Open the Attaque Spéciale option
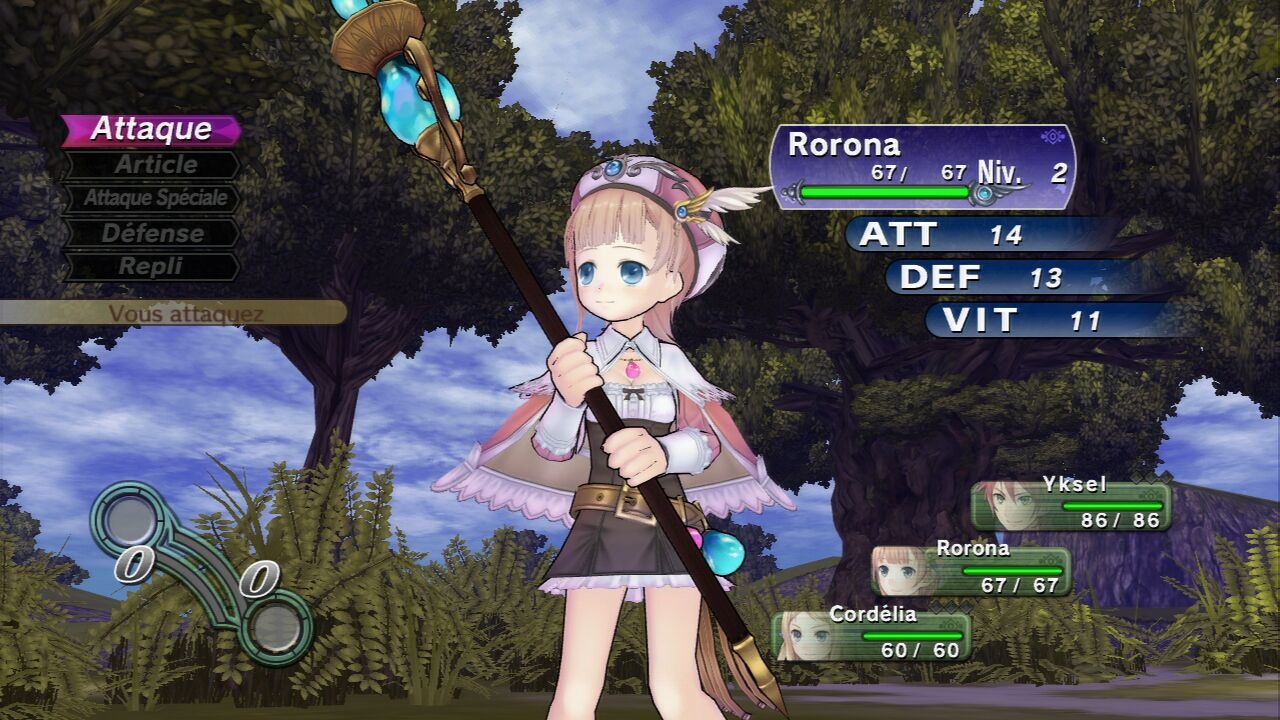Screen dimensions: 1280x720 click(x=153, y=198)
